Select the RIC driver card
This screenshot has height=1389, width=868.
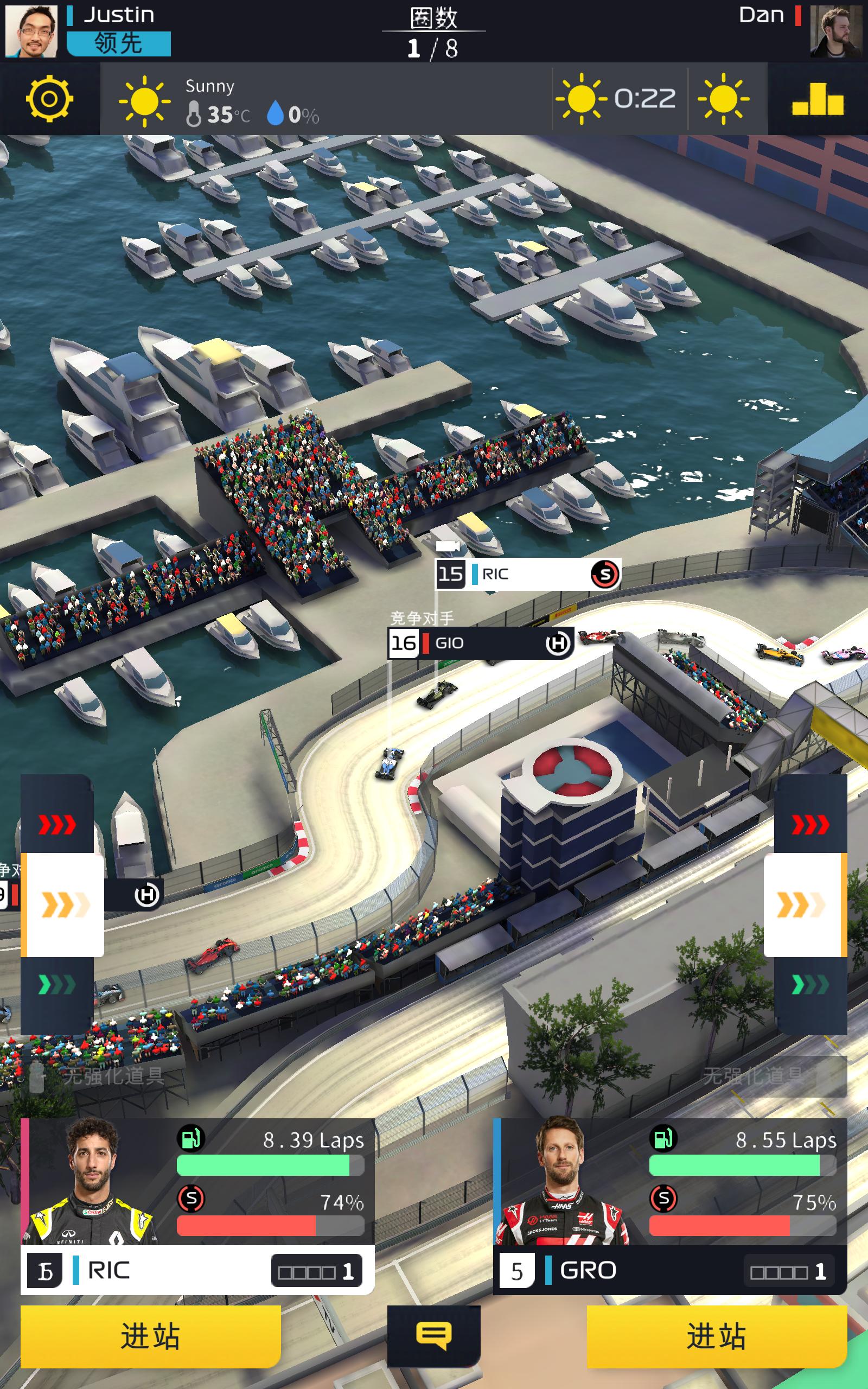(x=197, y=1205)
